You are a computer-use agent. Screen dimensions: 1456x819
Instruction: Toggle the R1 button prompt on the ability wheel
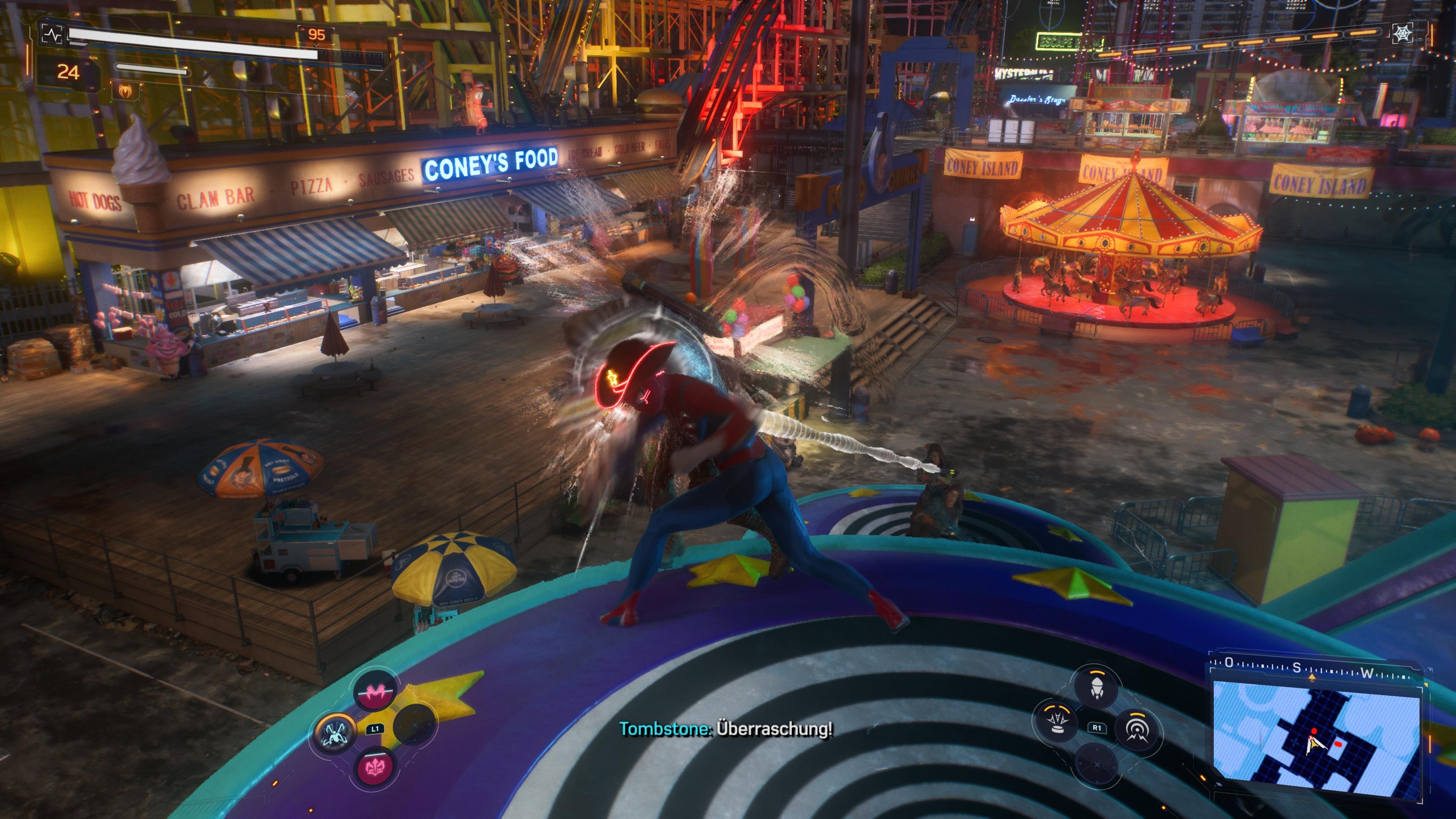[x=1097, y=728]
